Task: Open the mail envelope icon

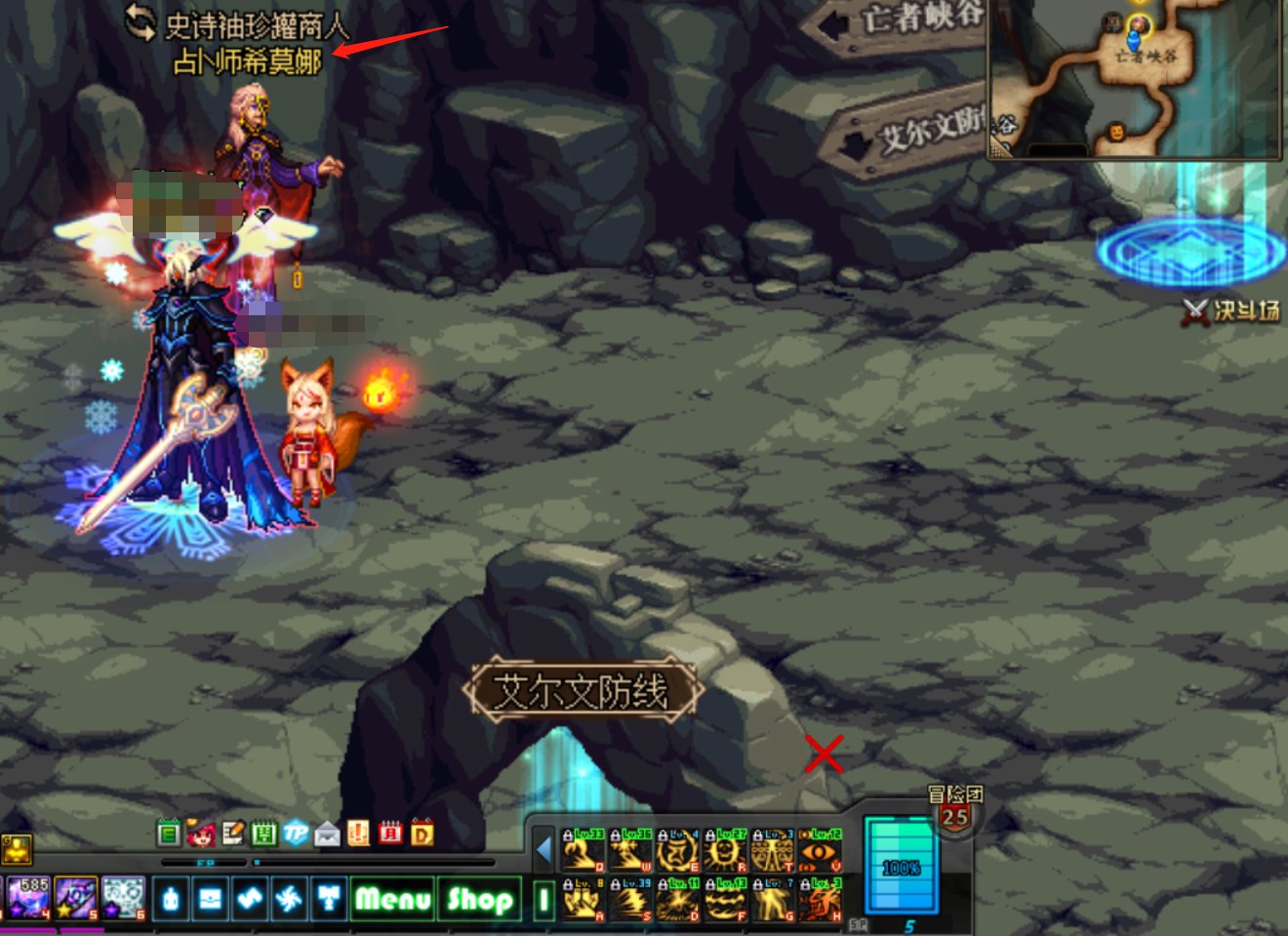Action: [327, 834]
